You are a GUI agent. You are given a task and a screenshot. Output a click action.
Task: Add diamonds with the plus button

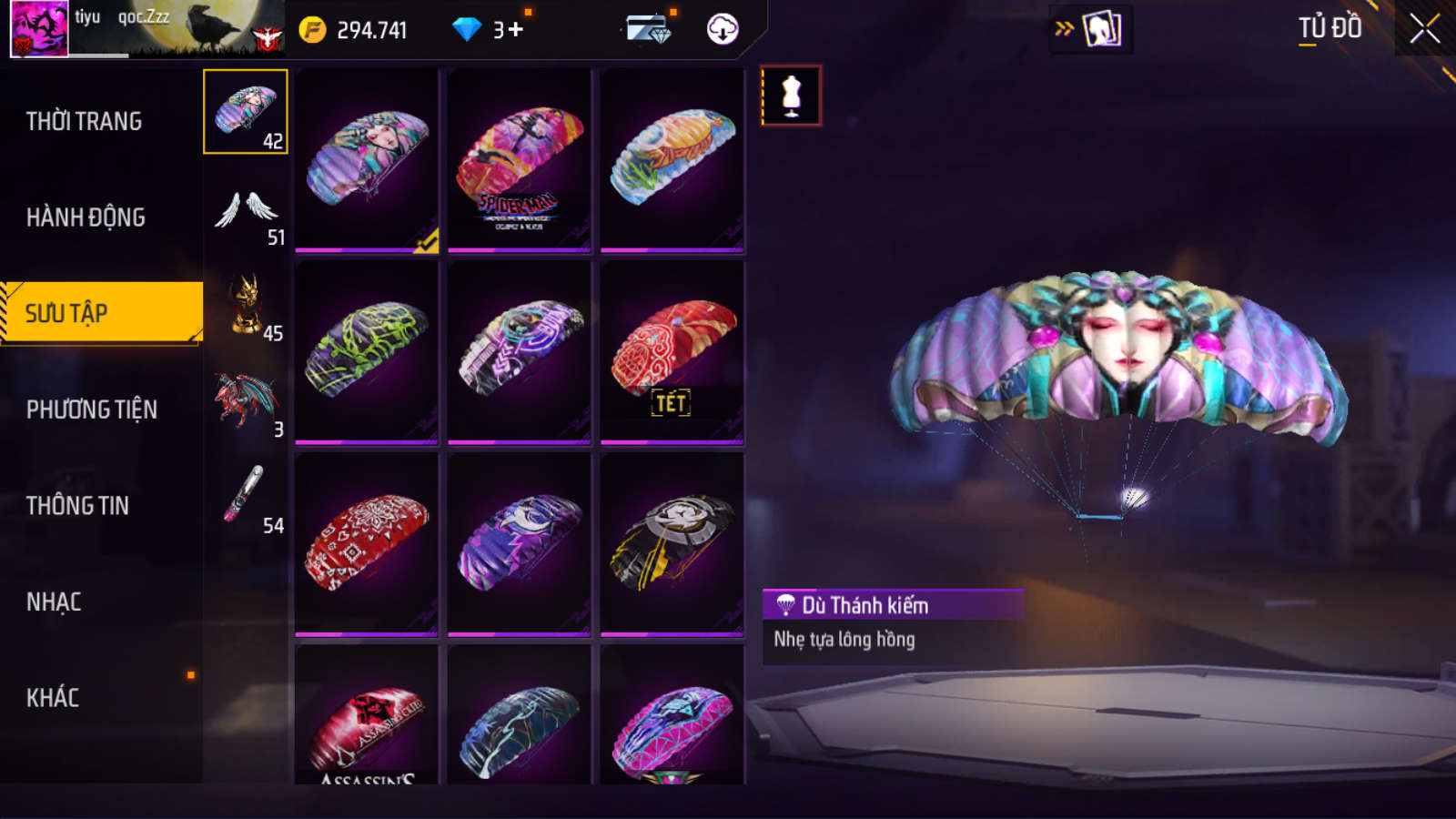tap(516, 30)
